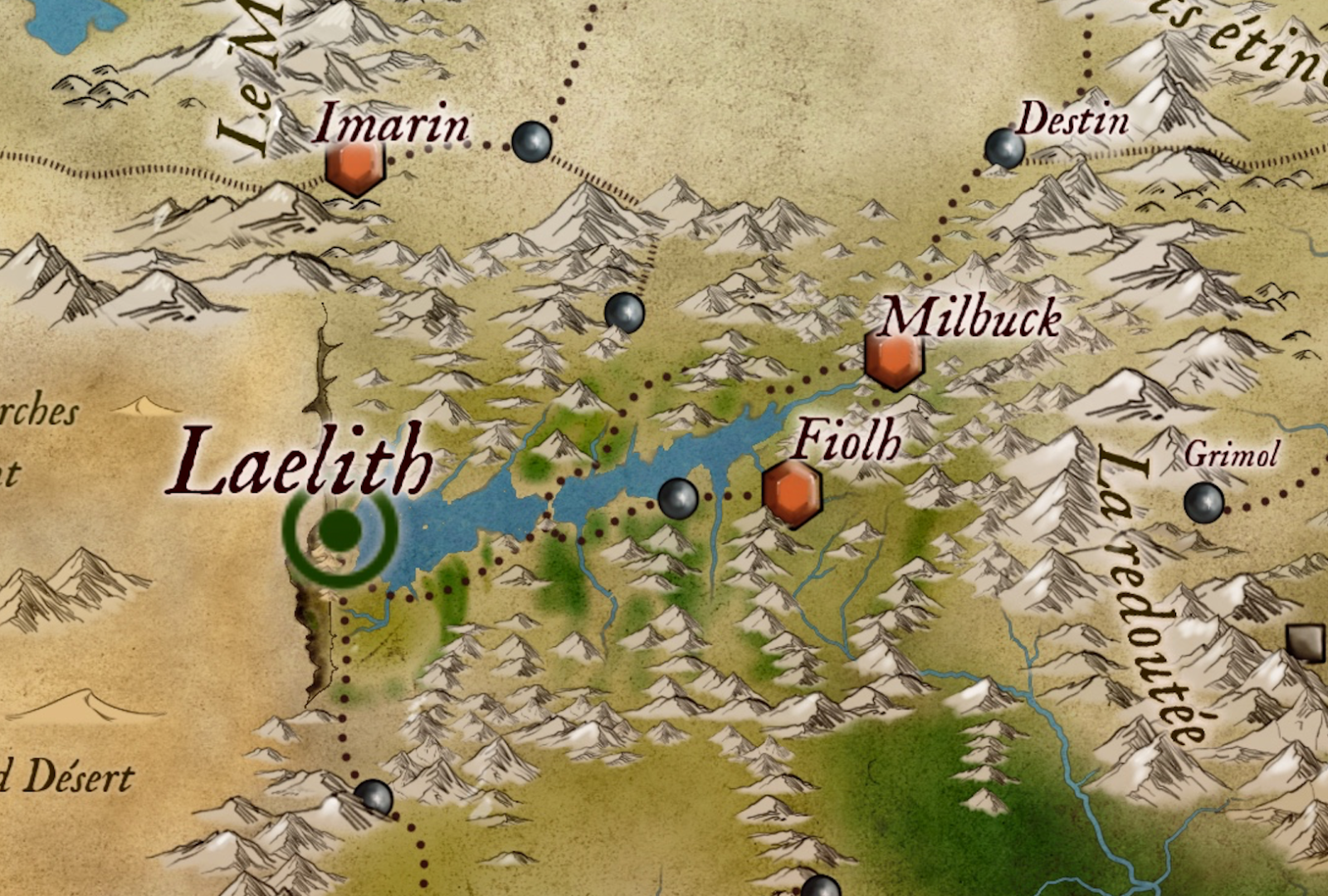The image size is (1328, 896).
Task: Choose the grey waypoint south of Laelith
Action: point(373,798)
